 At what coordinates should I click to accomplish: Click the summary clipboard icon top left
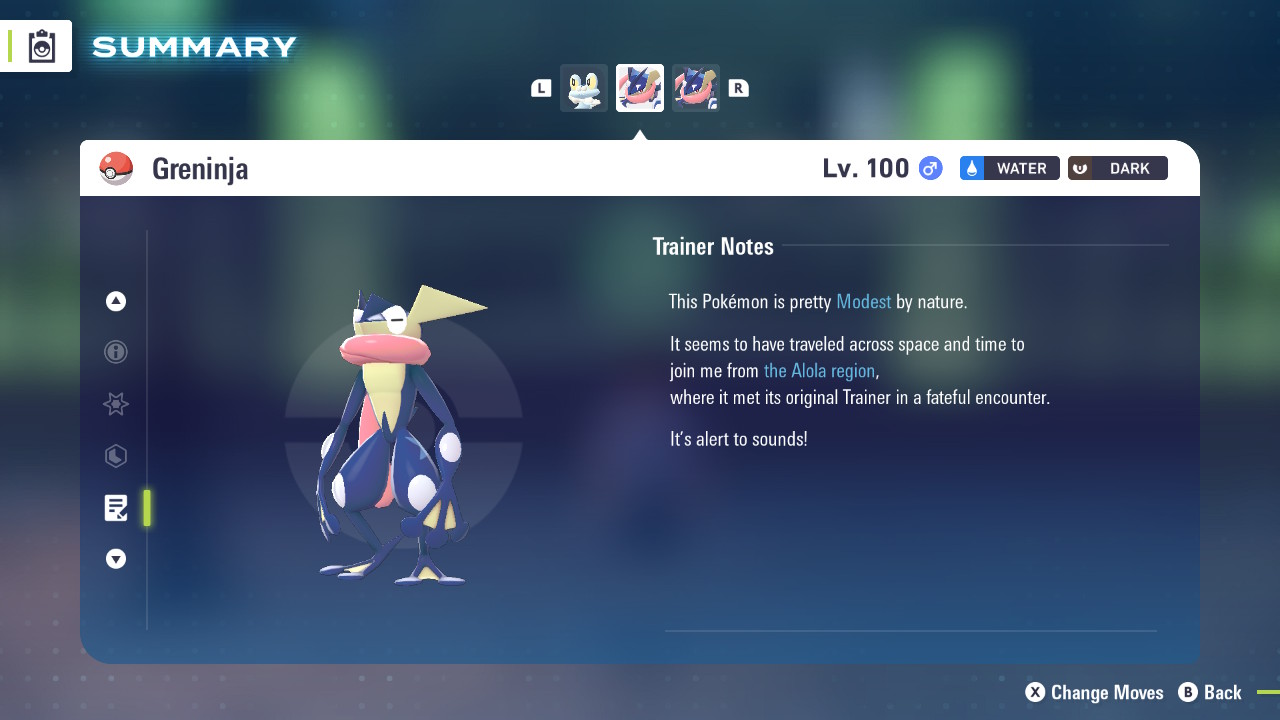tap(42, 45)
